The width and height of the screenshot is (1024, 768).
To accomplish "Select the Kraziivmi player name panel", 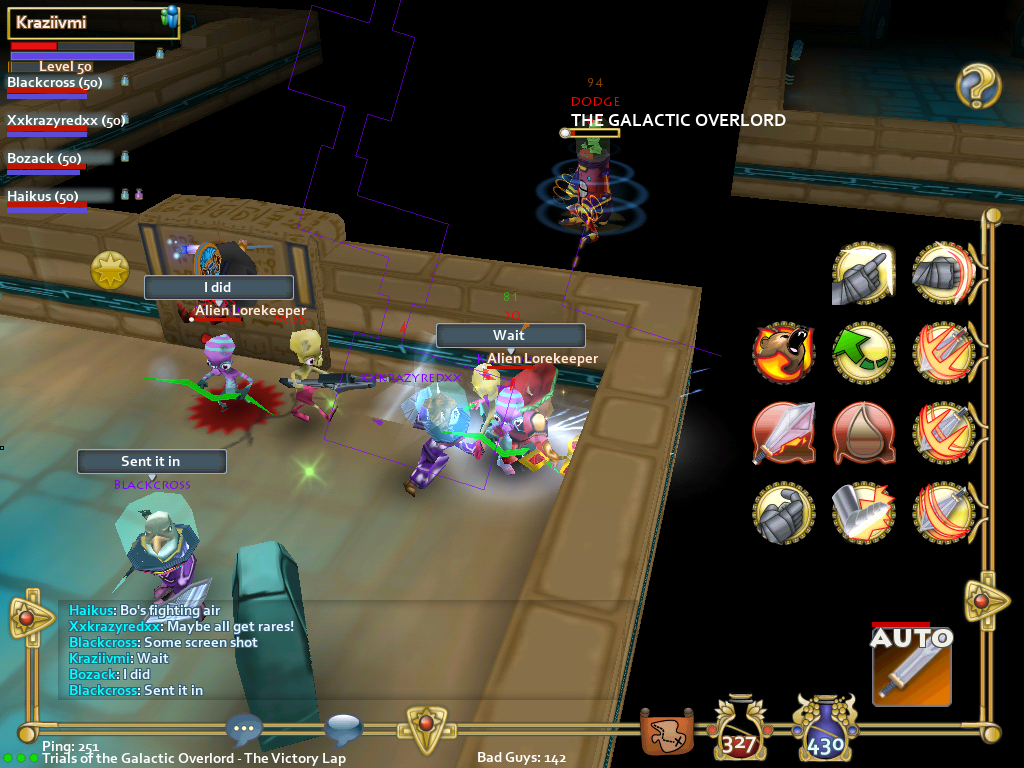I will (94, 23).
